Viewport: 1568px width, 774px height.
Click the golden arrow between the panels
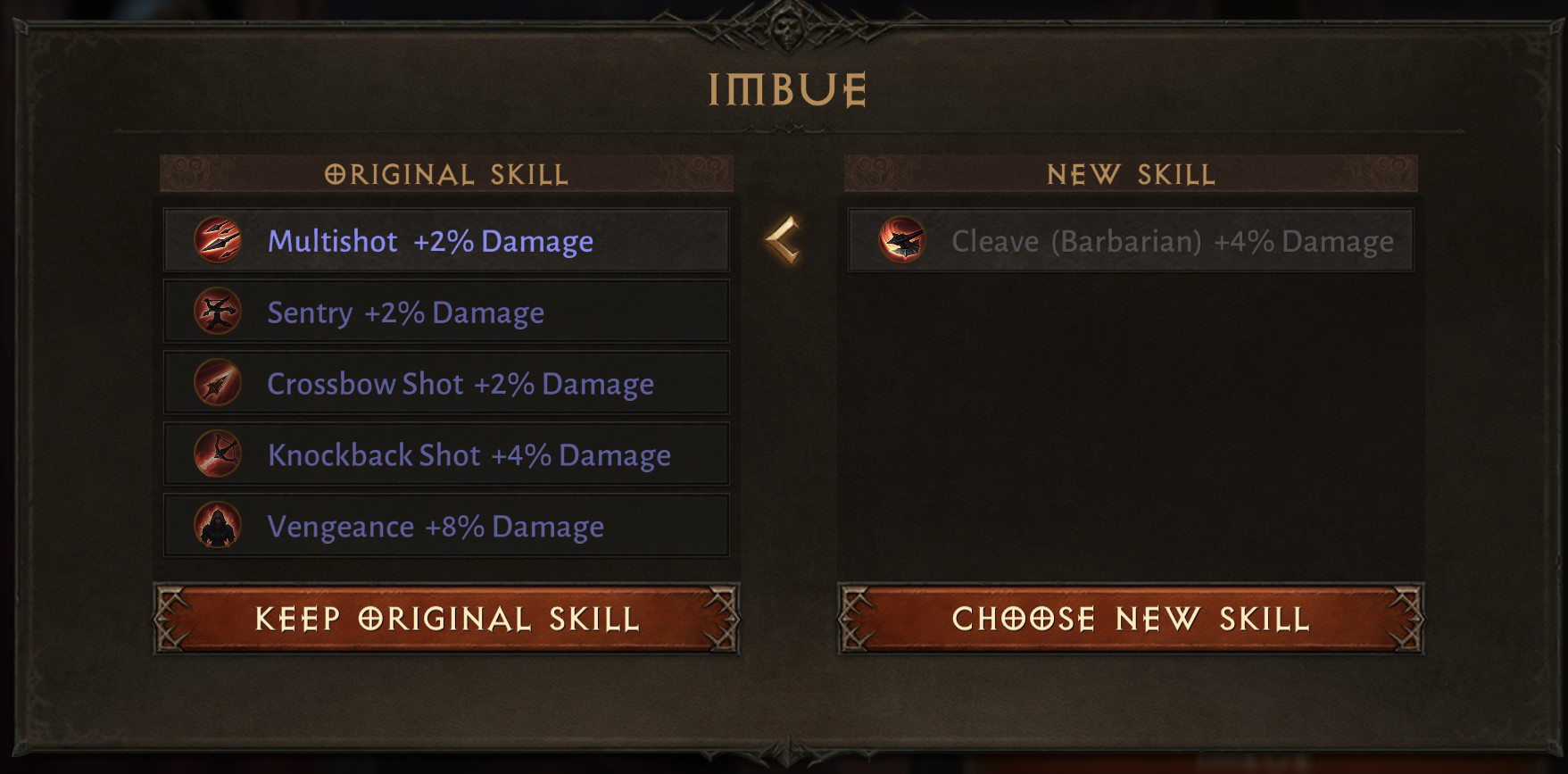pyautogui.click(x=784, y=239)
